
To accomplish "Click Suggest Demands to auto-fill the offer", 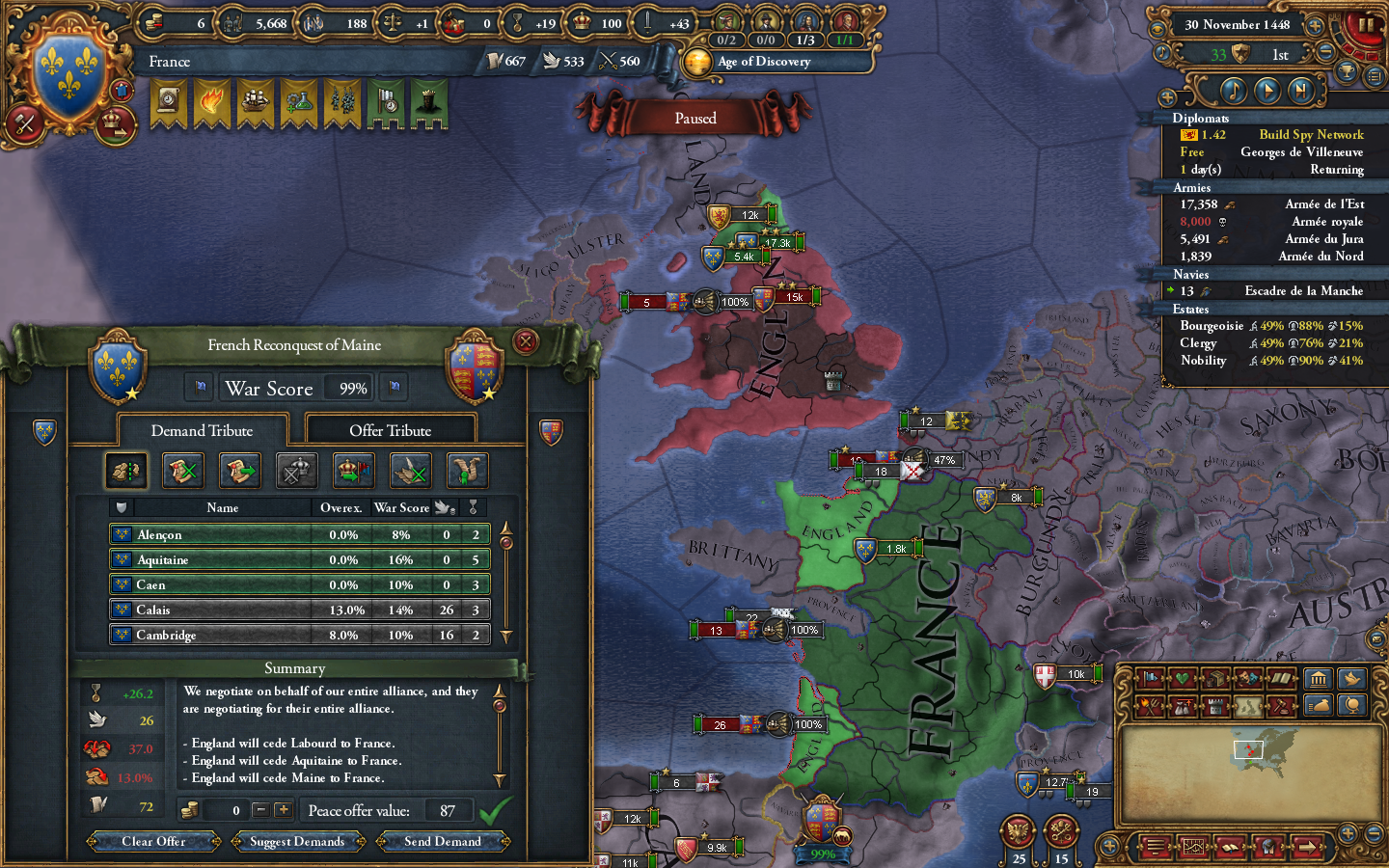I will click(297, 841).
